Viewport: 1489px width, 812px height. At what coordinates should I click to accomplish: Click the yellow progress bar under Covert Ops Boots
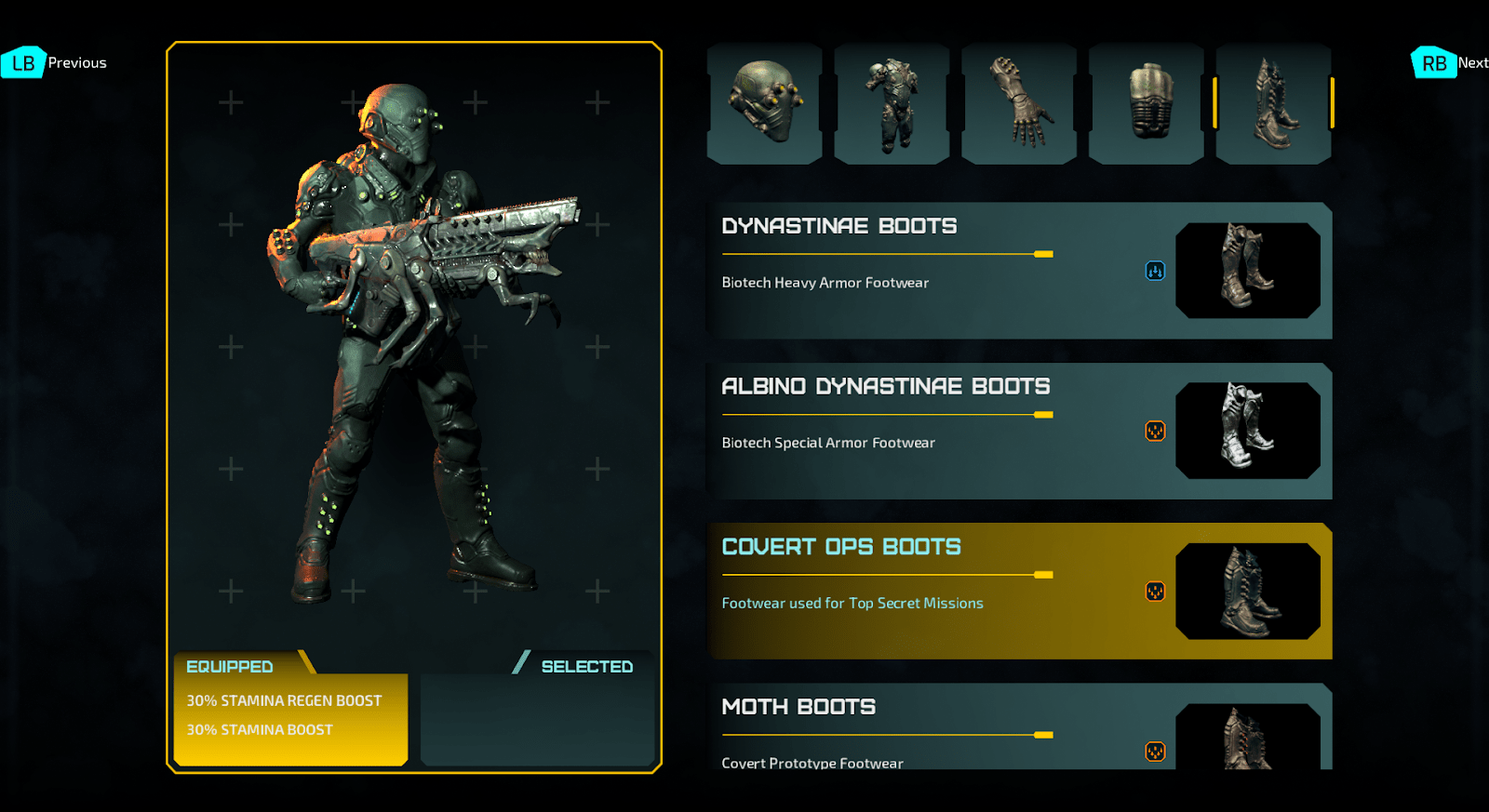tap(884, 576)
